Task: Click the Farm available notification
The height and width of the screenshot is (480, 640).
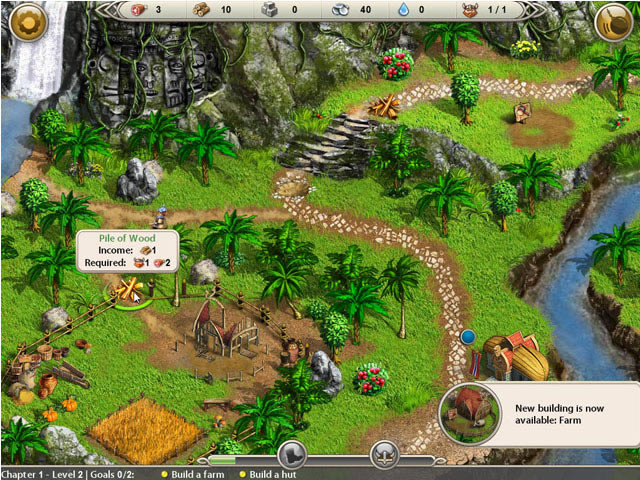Action: click(565, 415)
